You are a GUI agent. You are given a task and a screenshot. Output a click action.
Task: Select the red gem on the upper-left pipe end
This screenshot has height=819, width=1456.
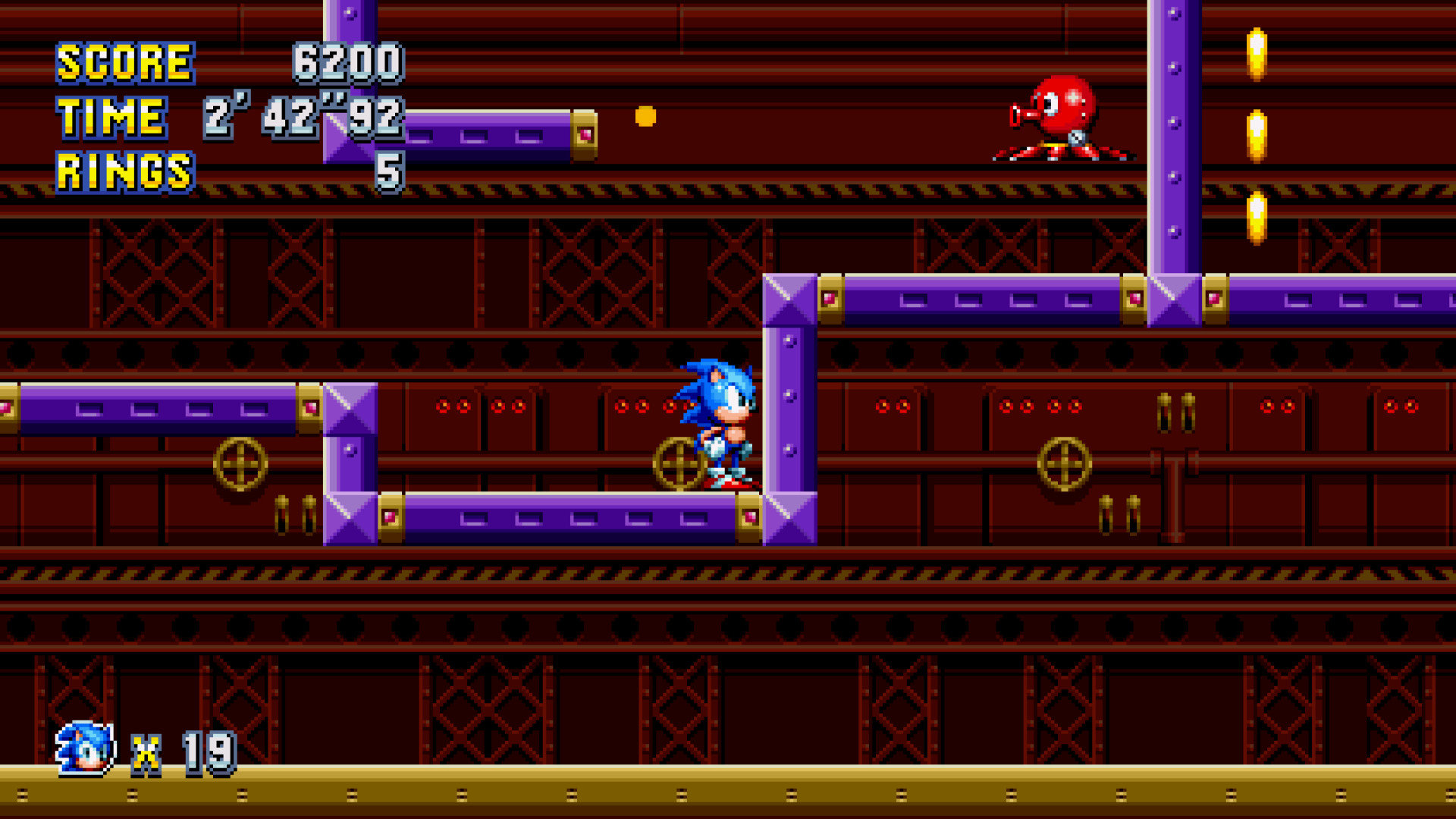[584, 135]
